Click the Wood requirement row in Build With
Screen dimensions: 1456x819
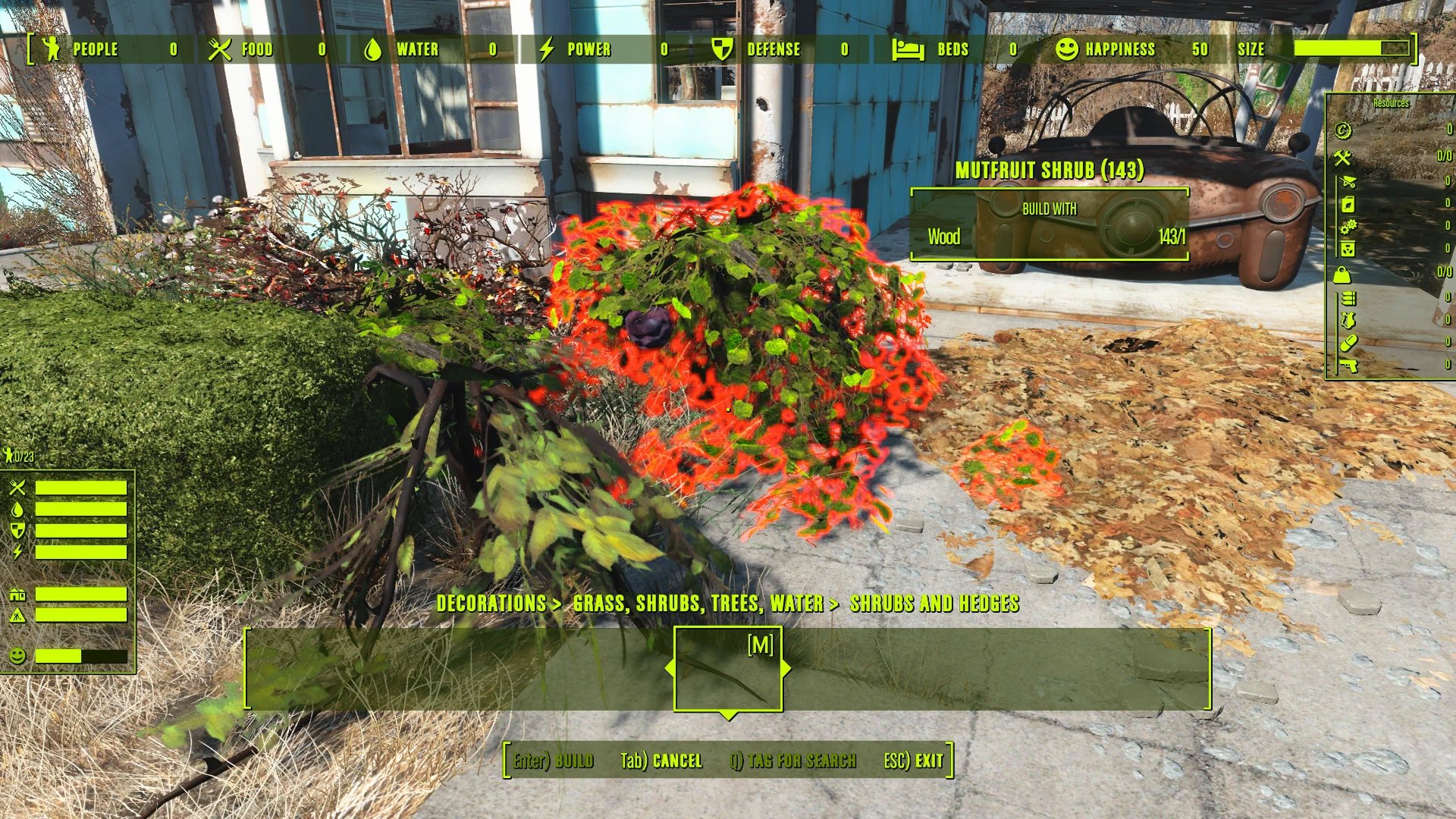click(x=1050, y=237)
